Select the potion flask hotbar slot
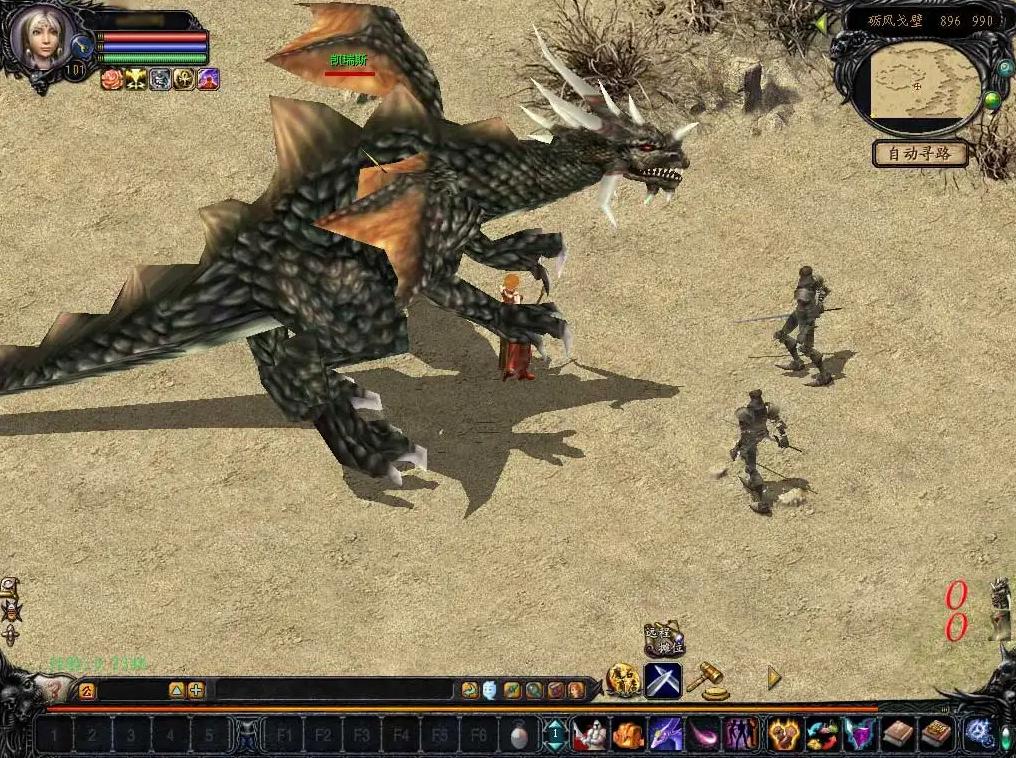1016x758 pixels. coord(518,736)
